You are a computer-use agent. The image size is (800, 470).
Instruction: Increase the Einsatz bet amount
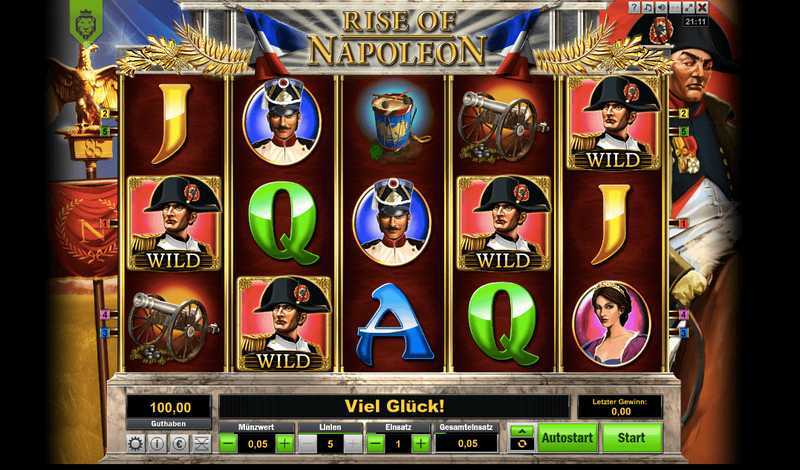pyautogui.click(x=421, y=443)
